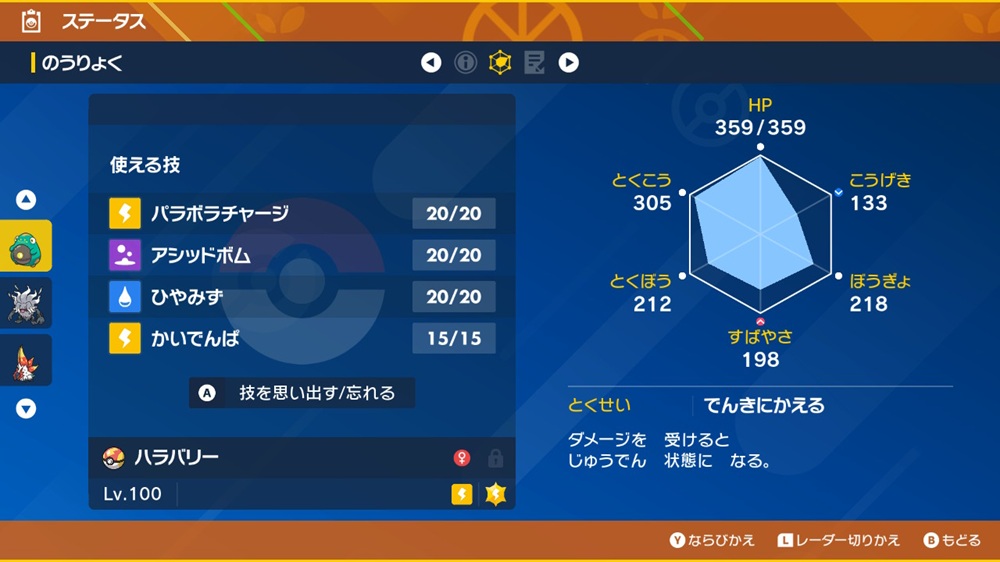Choose the アシッドボム move row

[x=302, y=255]
